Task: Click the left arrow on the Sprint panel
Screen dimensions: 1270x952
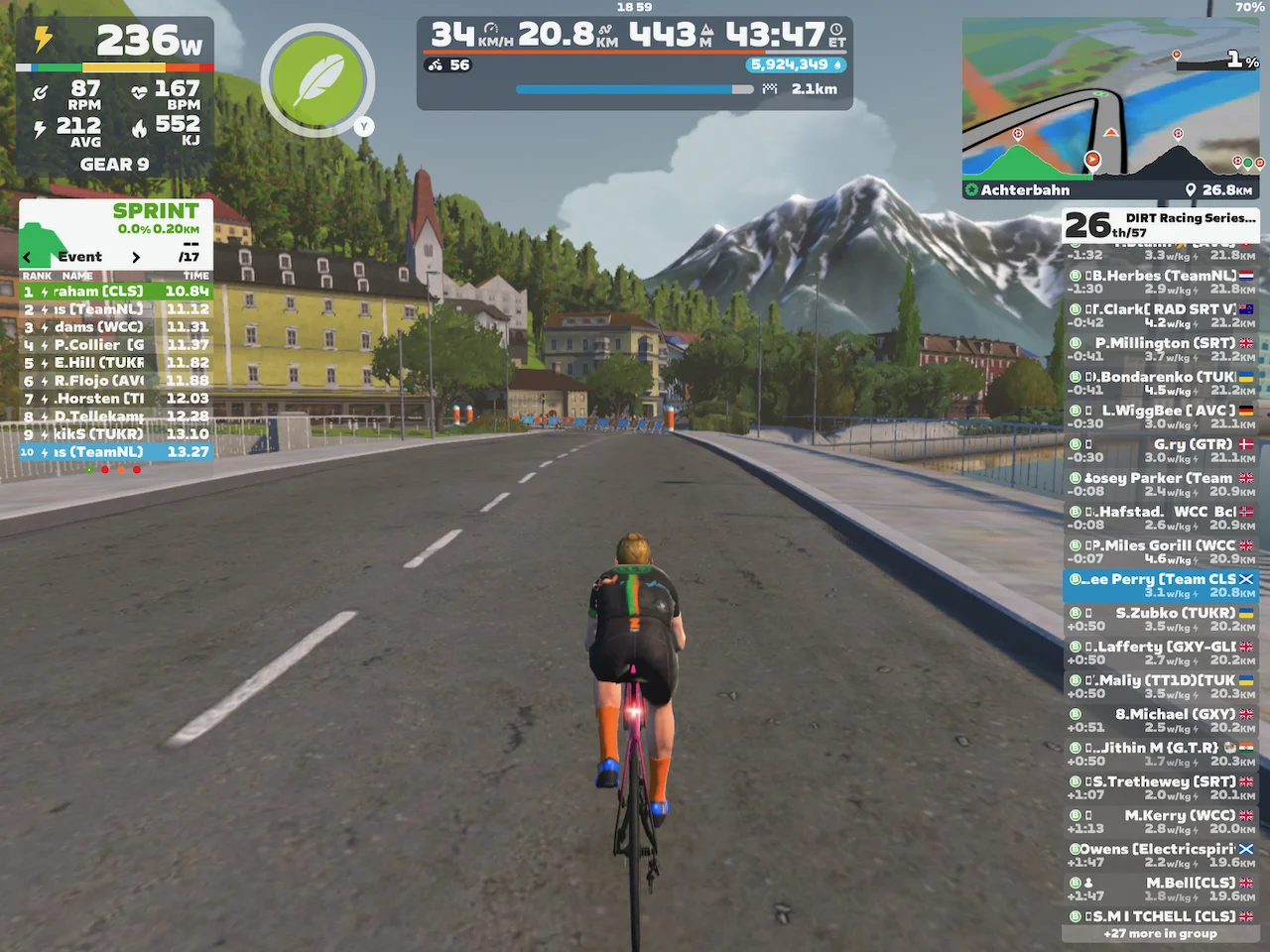Action: [x=27, y=256]
